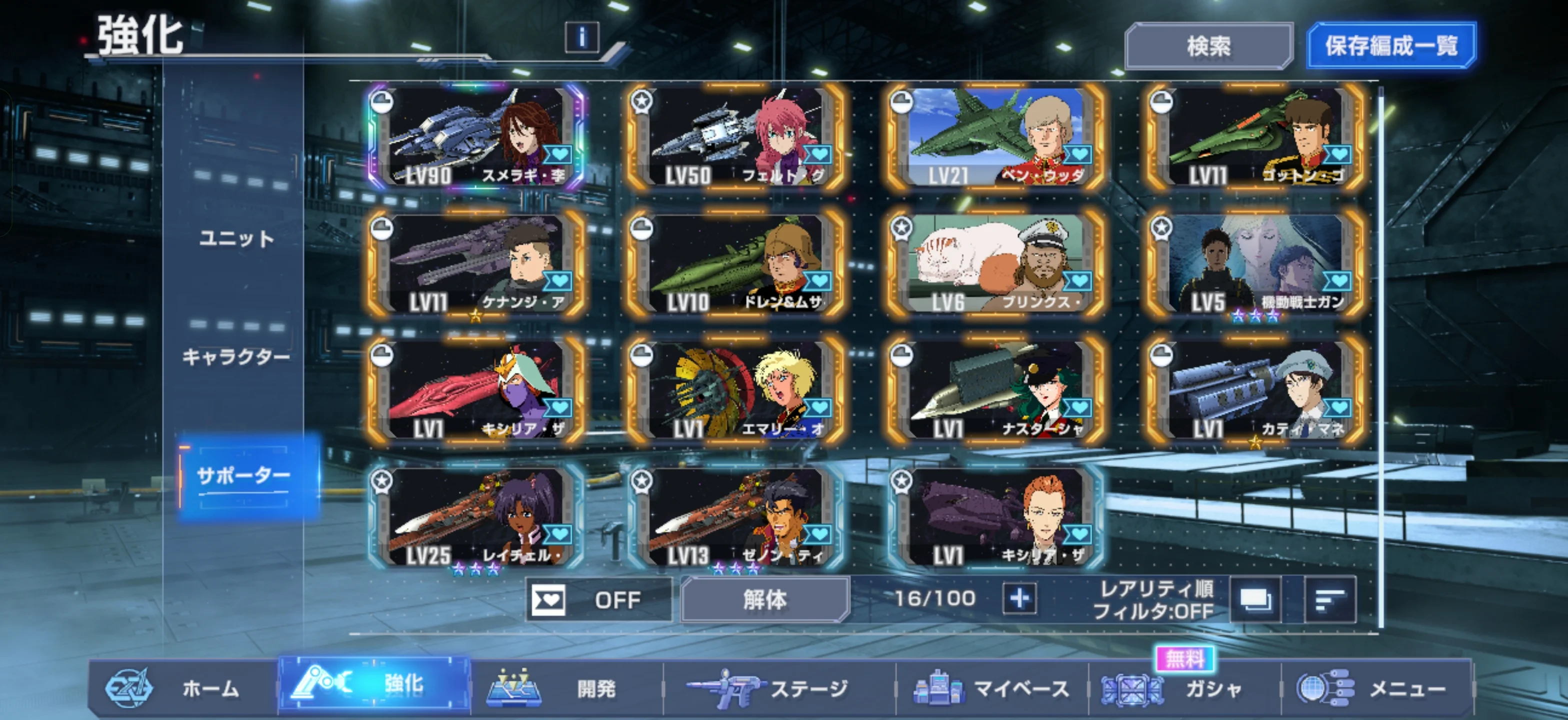The height and width of the screenshot is (720, 1568).
Task: Switch to the キャラクター tab
Action: (236, 356)
